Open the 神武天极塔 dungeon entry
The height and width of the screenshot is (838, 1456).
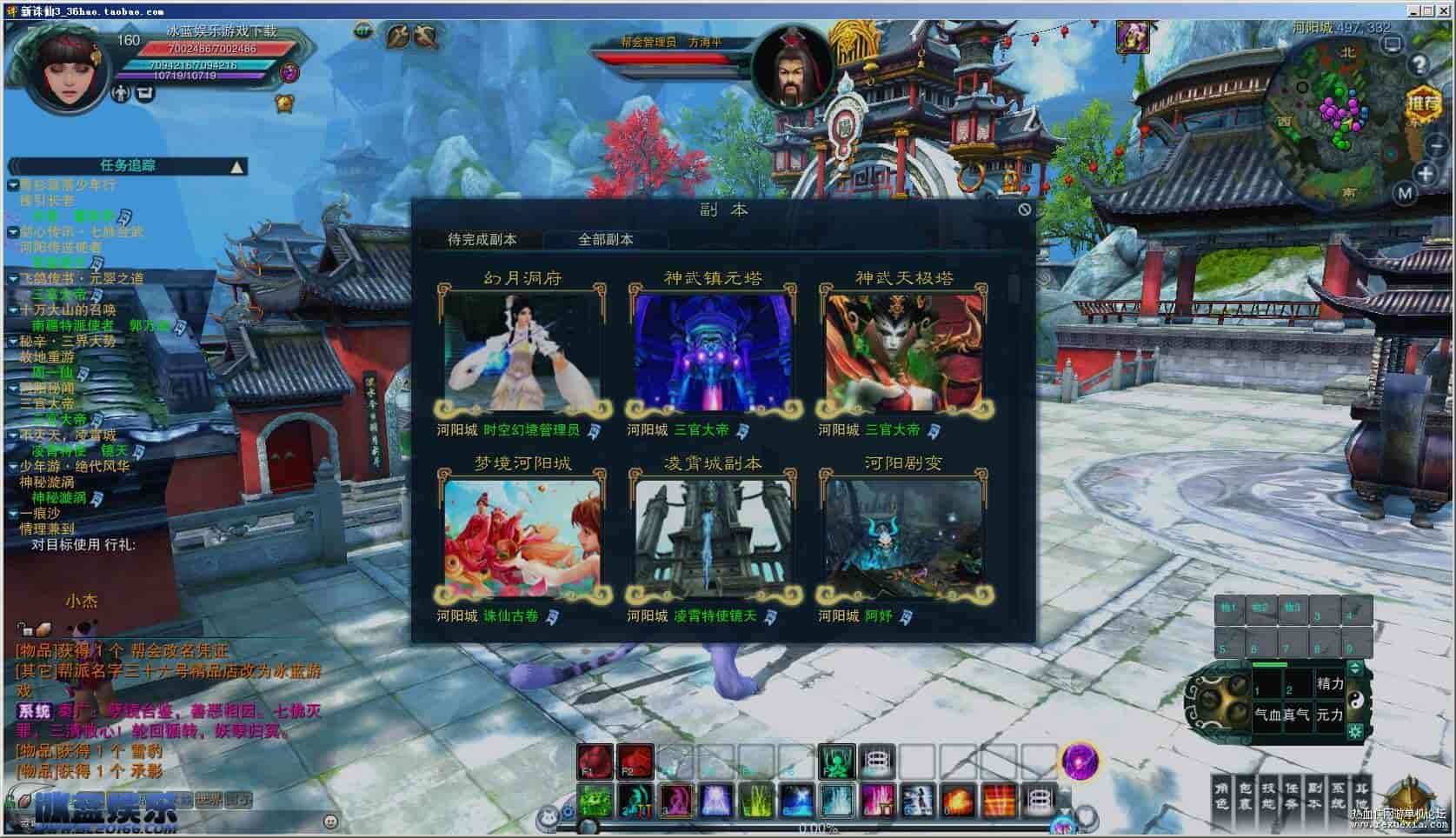point(904,353)
